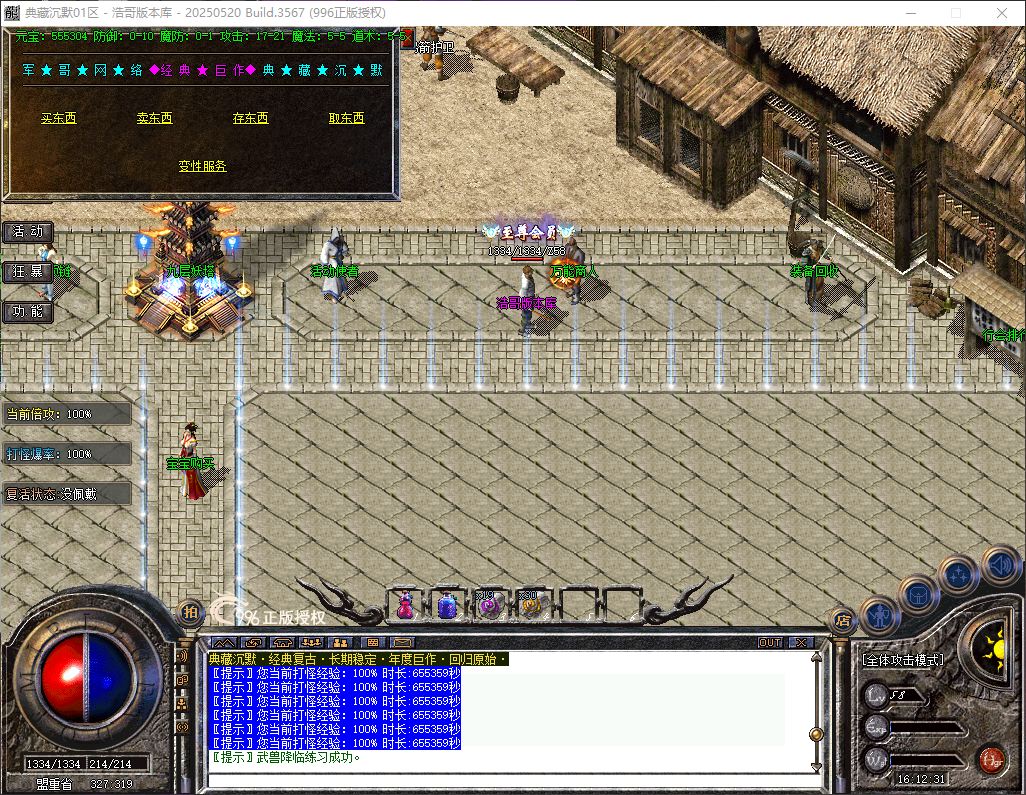
Task: Open the 拍 auction round button
Action: [190, 611]
